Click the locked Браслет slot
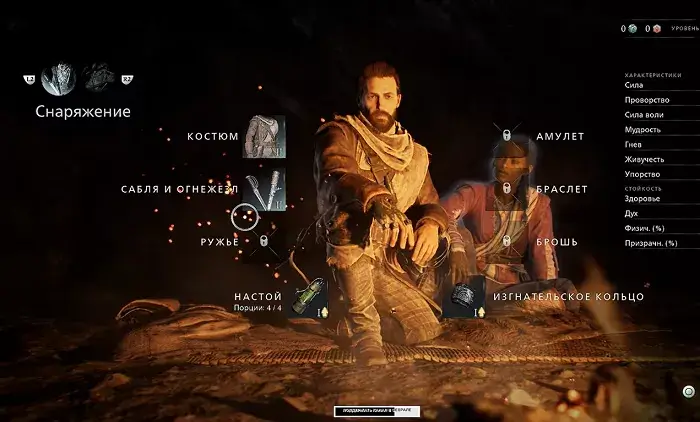This screenshot has width=700, height=422. 507,189
